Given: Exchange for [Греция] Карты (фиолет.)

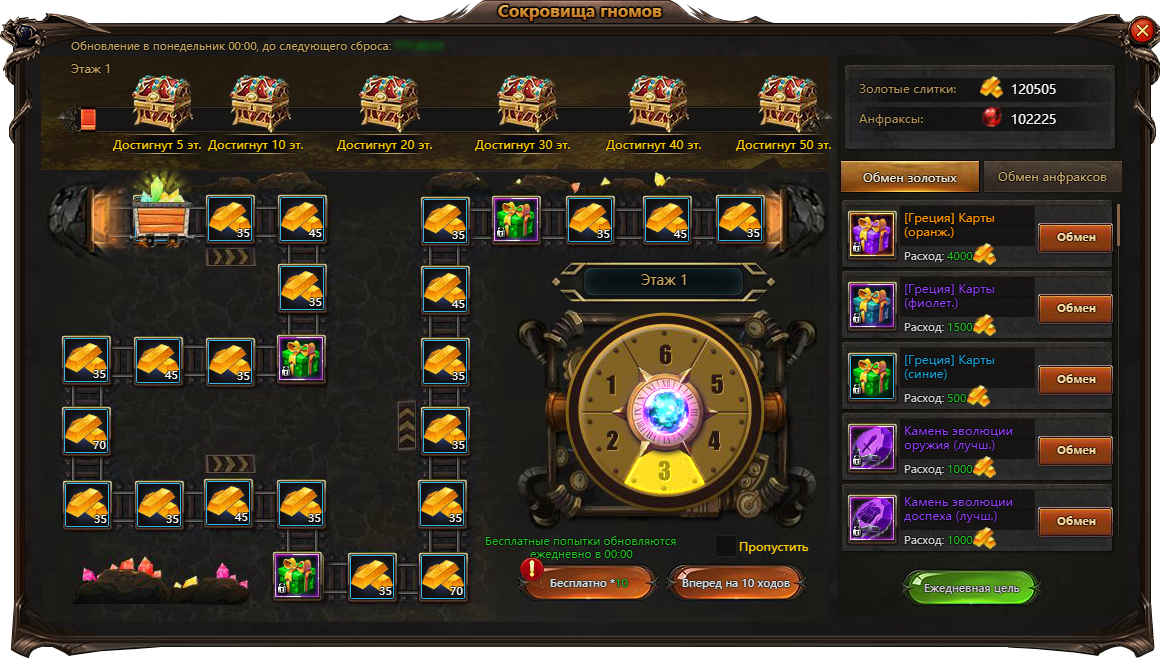Looking at the screenshot, I should [1075, 309].
